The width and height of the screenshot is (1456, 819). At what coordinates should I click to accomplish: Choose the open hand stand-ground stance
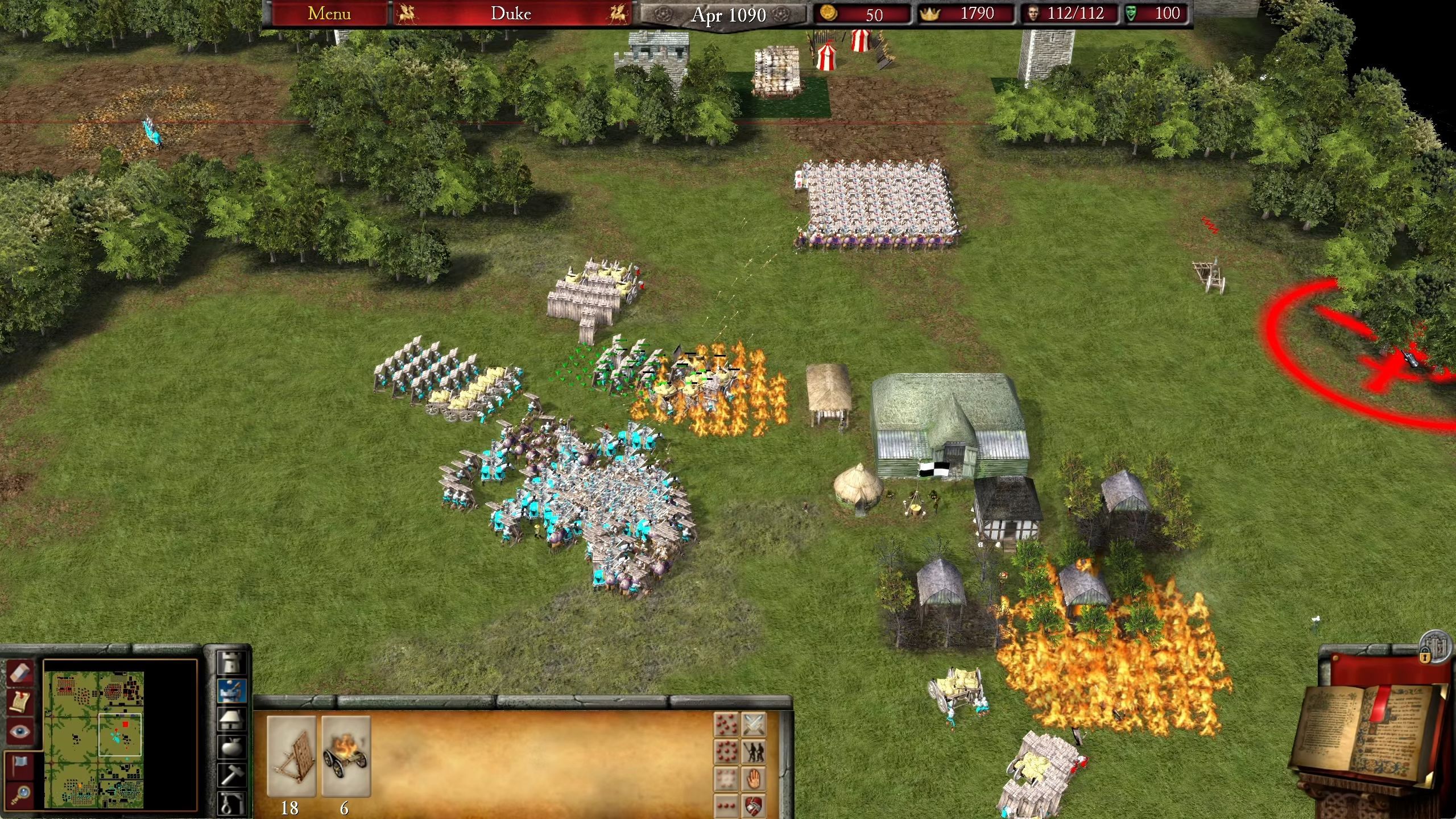click(754, 778)
